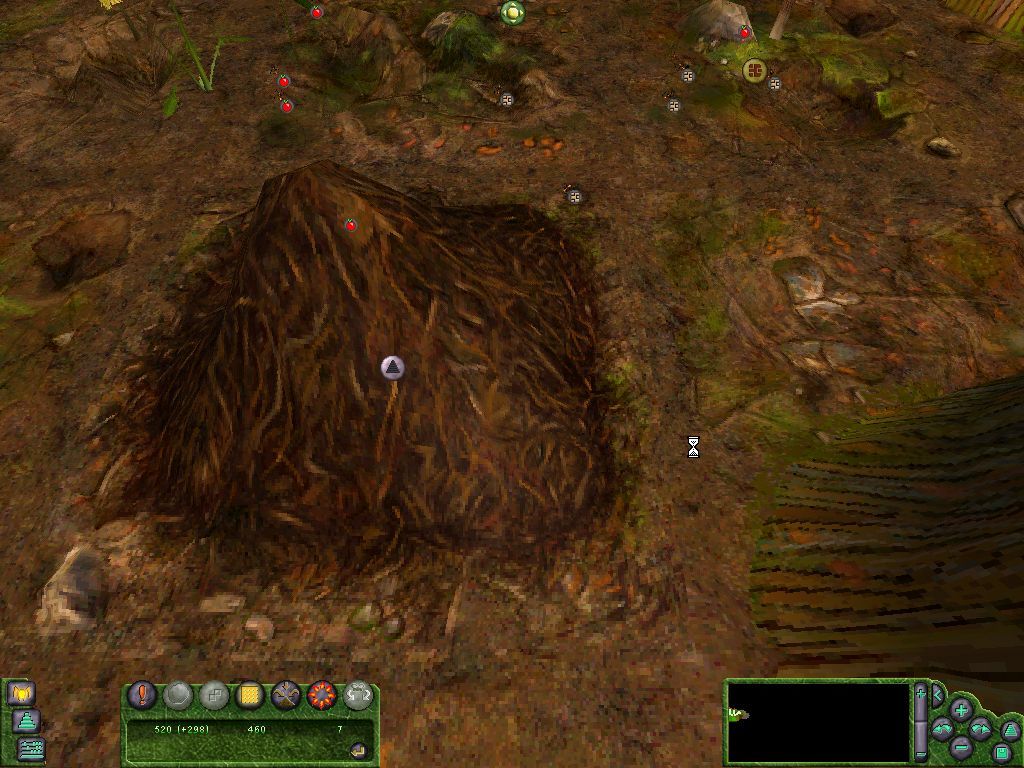The width and height of the screenshot is (1024, 768).
Task: Select the yellow grid square button
Action: tap(249, 694)
